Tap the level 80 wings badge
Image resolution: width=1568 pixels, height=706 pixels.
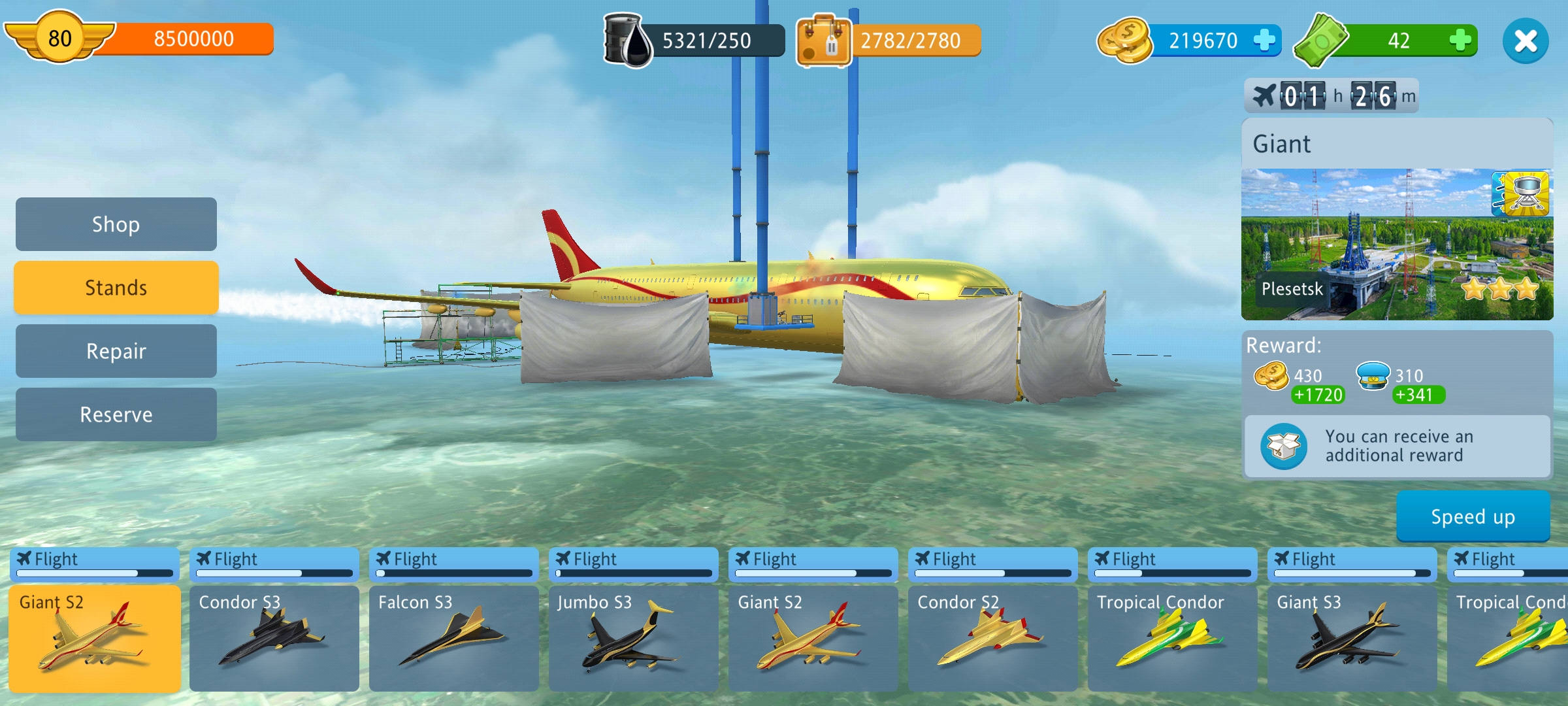coord(60,38)
